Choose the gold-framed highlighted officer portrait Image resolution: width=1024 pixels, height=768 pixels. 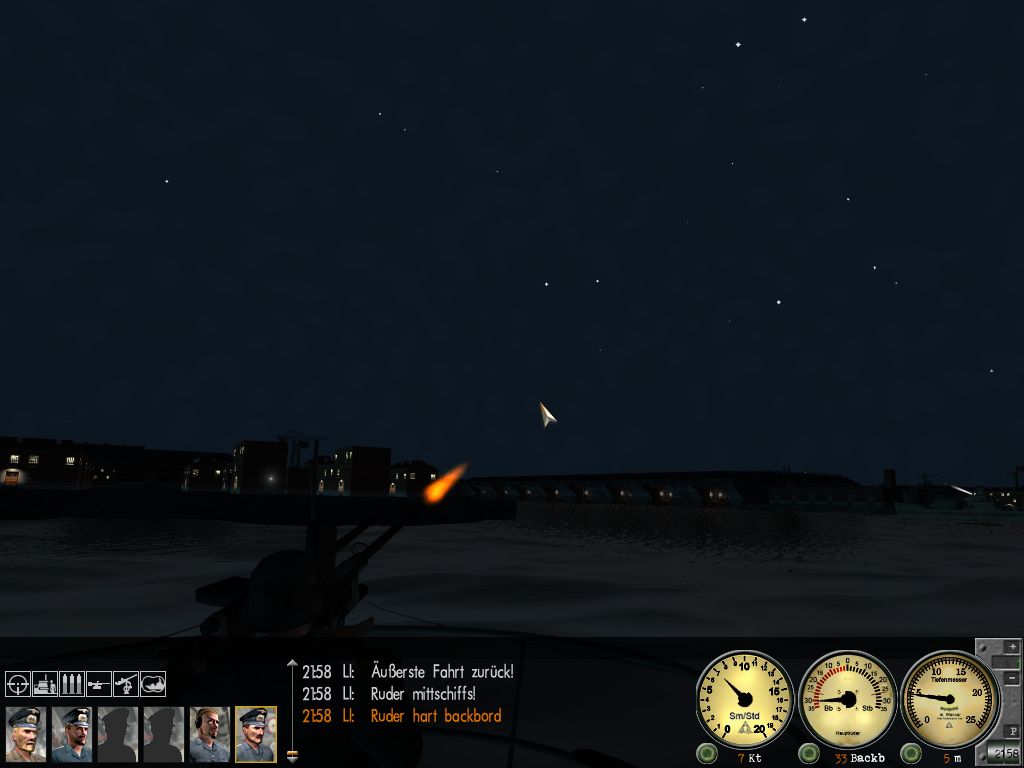pyautogui.click(x=255, y=735)
